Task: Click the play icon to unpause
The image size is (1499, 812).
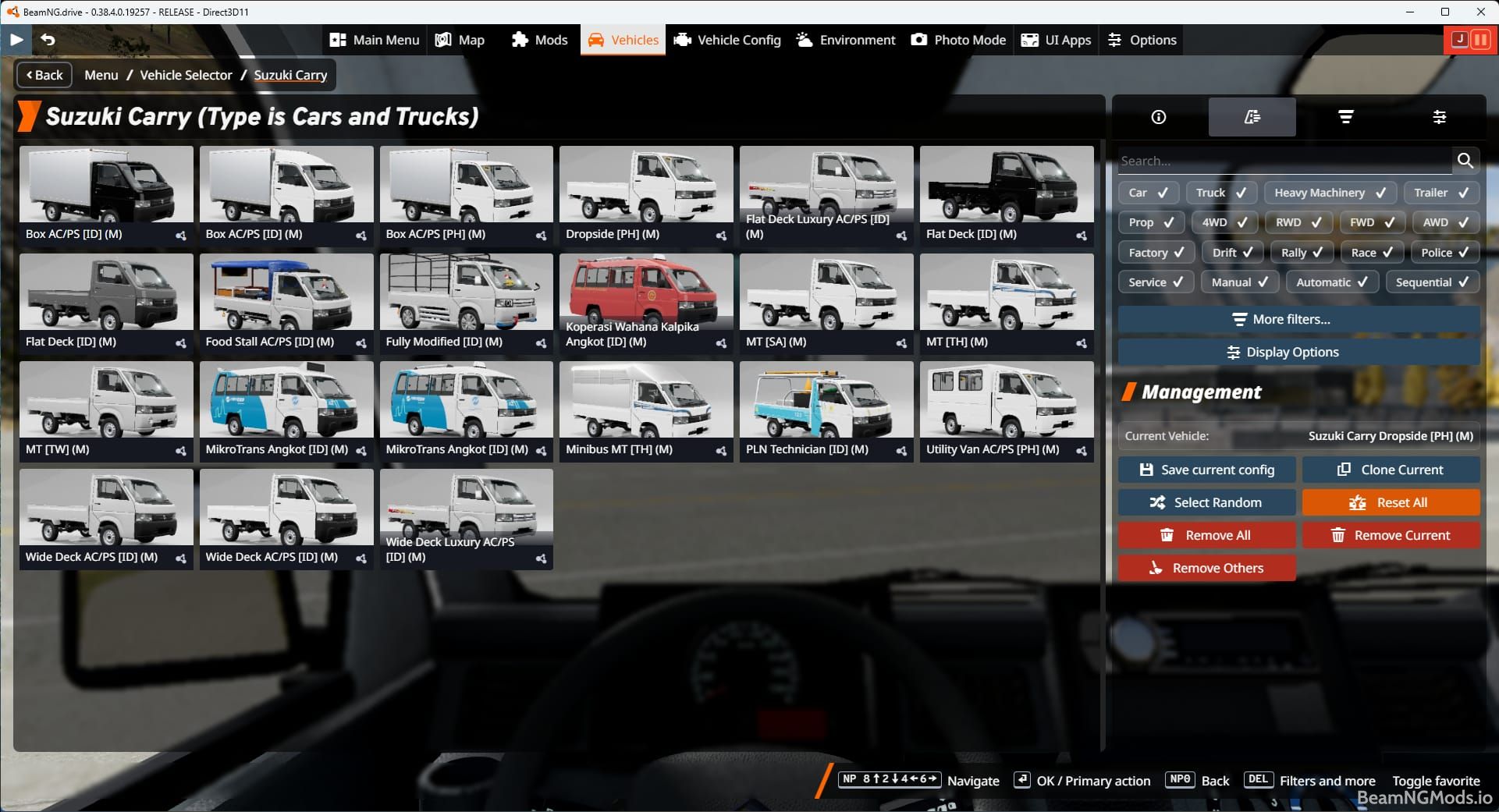Action: pyautogui.click(x=16, y=40)
